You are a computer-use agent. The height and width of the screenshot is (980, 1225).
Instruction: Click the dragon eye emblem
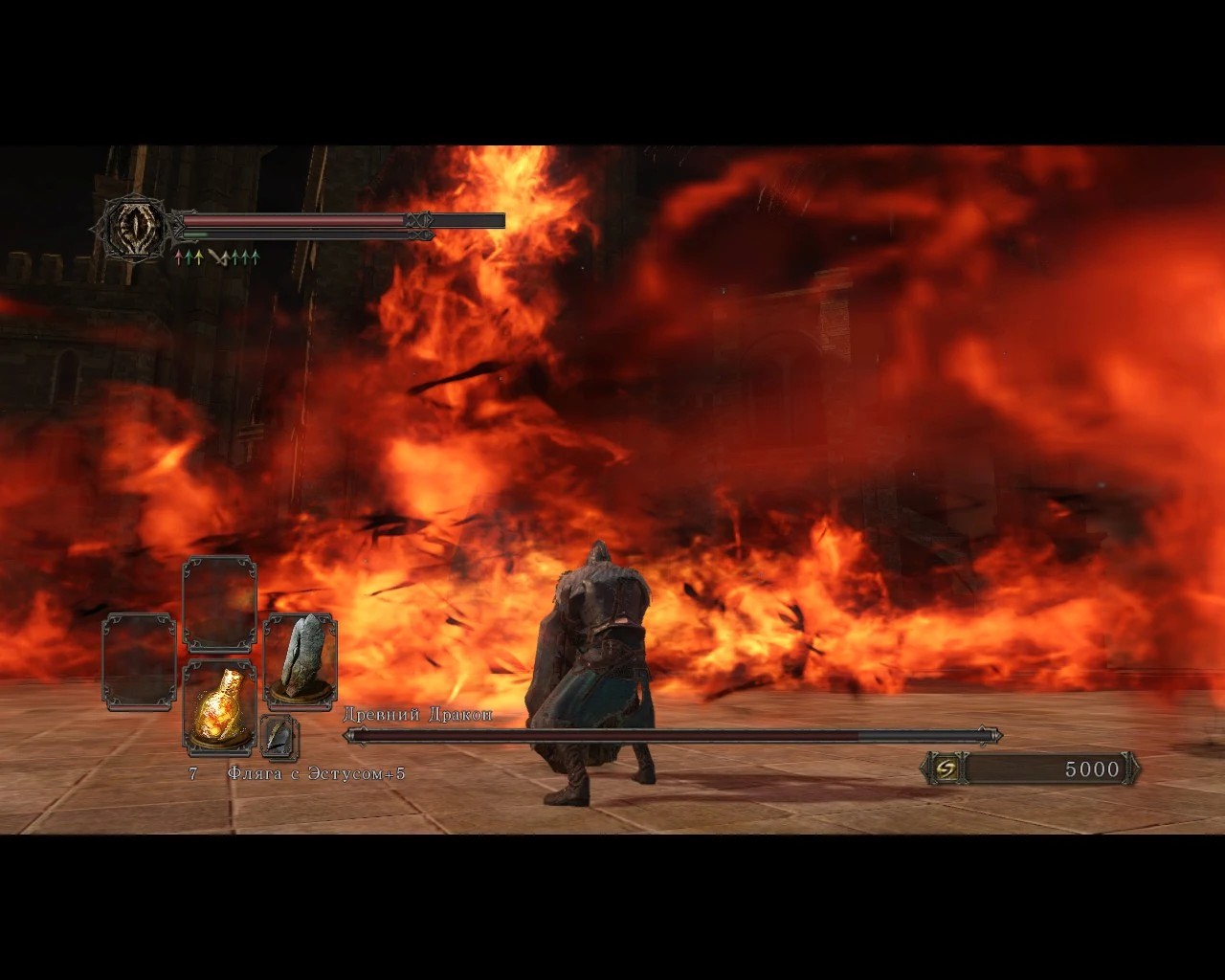[129, 227]
